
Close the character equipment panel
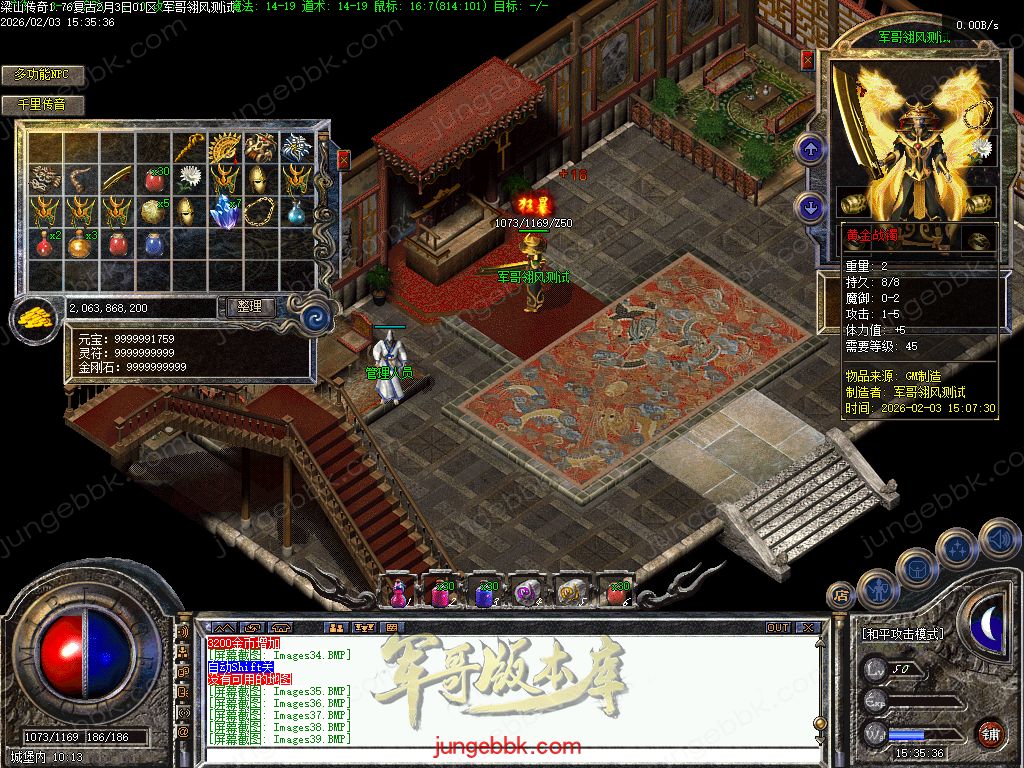point(808,60)
